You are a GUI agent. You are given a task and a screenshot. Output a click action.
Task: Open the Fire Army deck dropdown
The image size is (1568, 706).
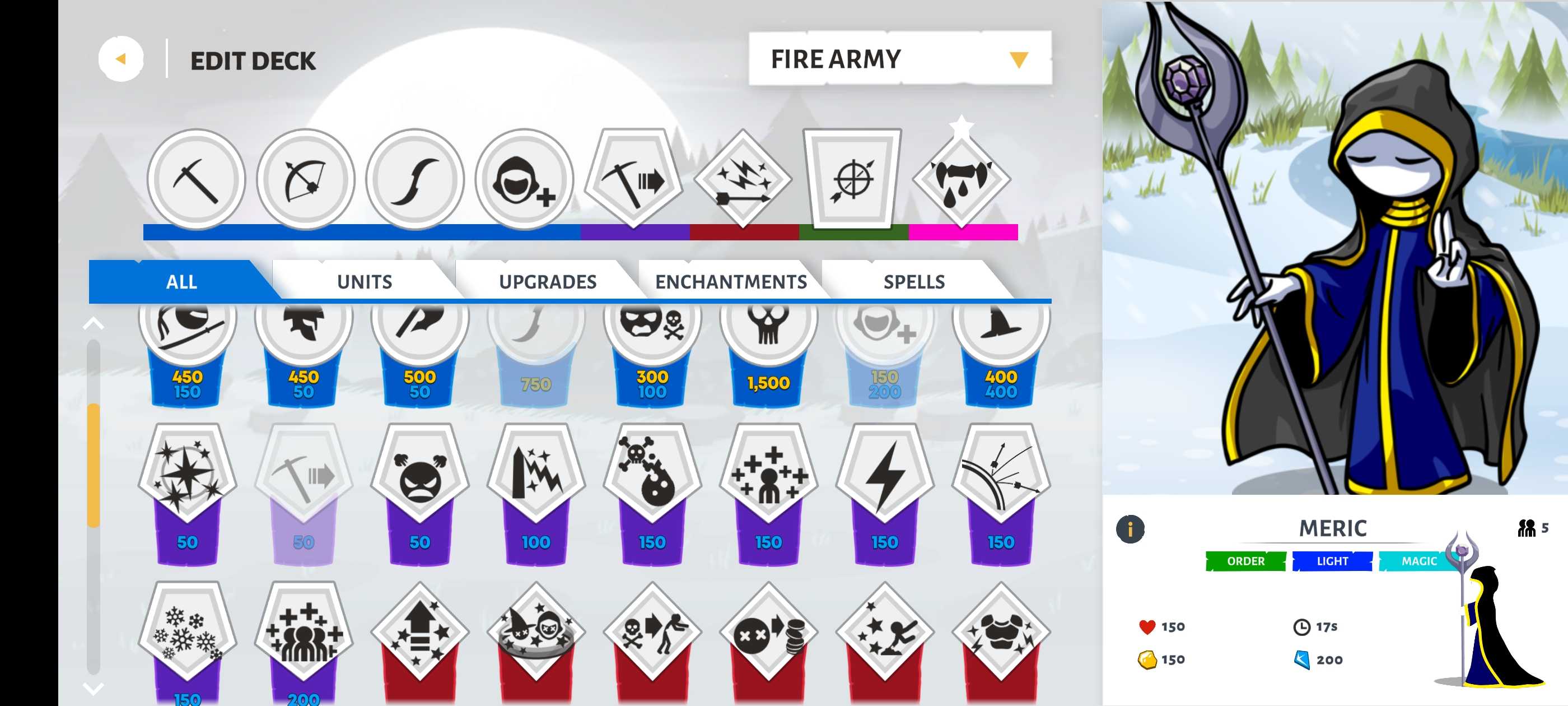click(899, 59)
